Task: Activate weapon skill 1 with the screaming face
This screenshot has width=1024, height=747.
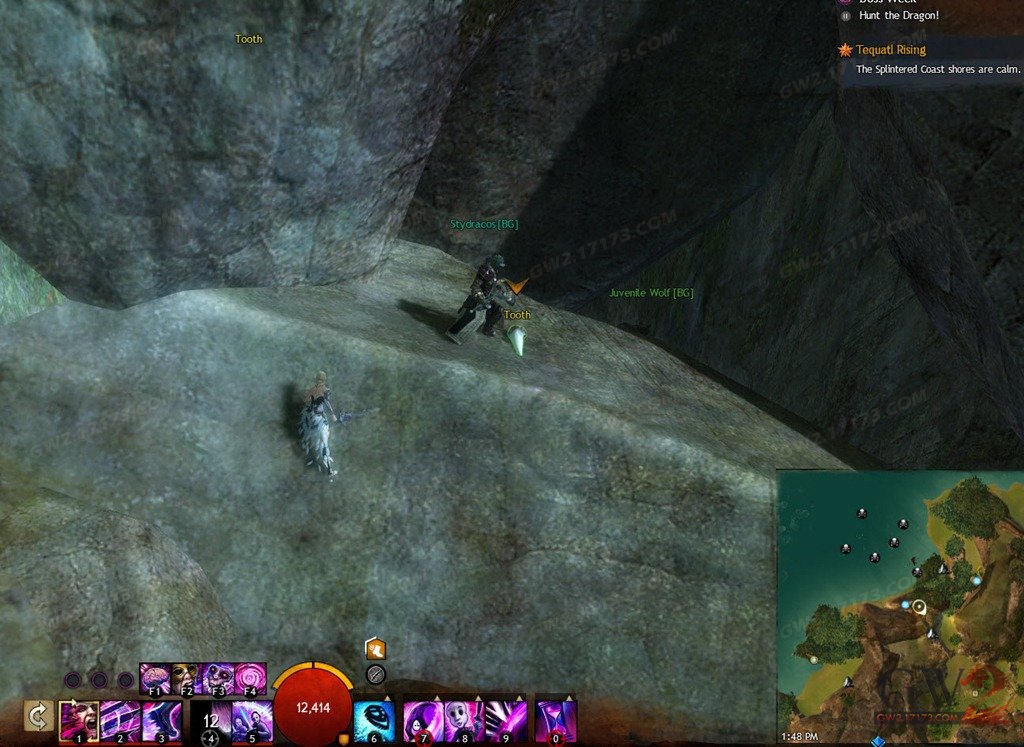Action: pos(79,720)
